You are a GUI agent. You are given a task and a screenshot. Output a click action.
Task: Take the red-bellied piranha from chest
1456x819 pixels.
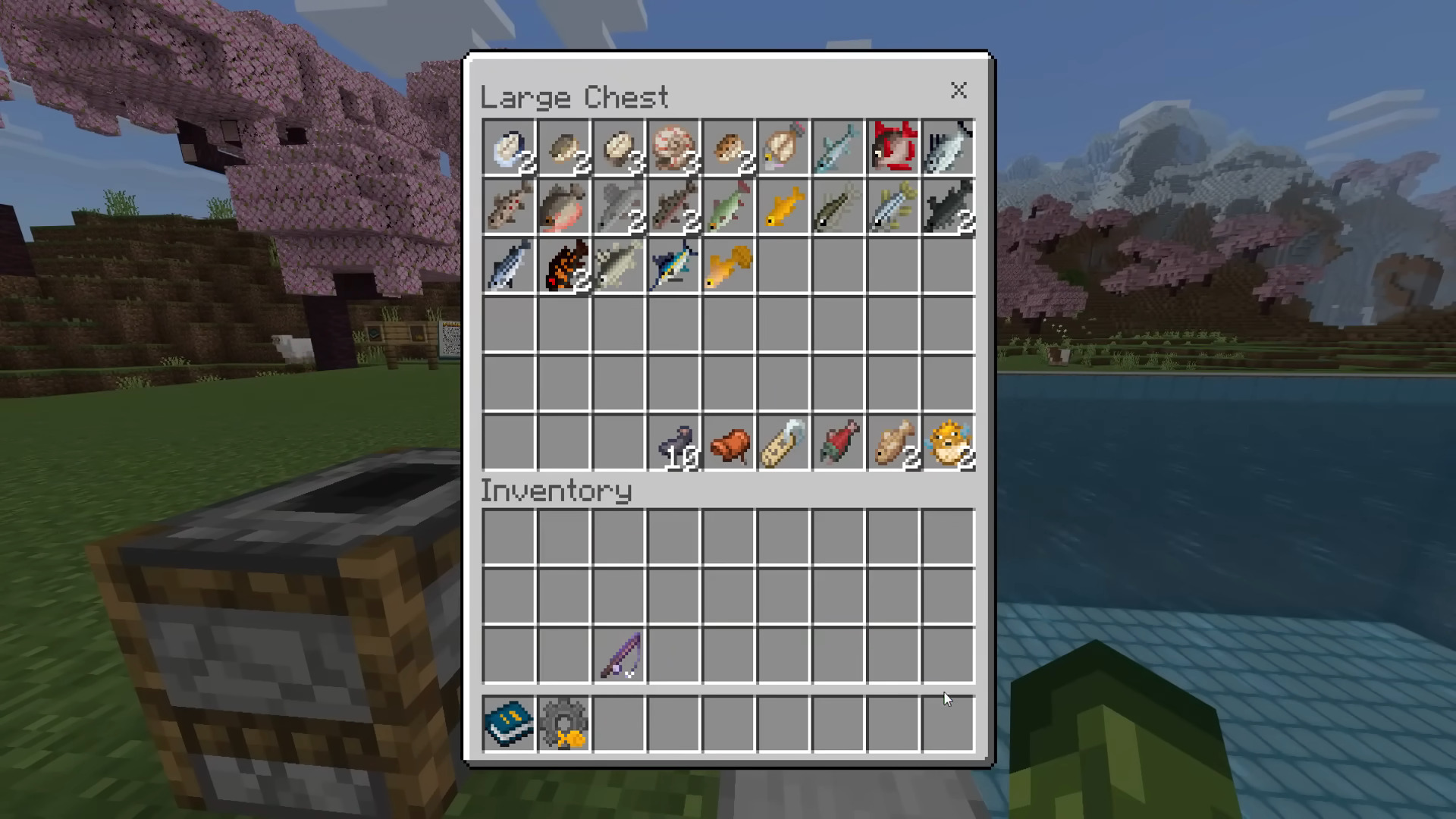pos(564,206)
